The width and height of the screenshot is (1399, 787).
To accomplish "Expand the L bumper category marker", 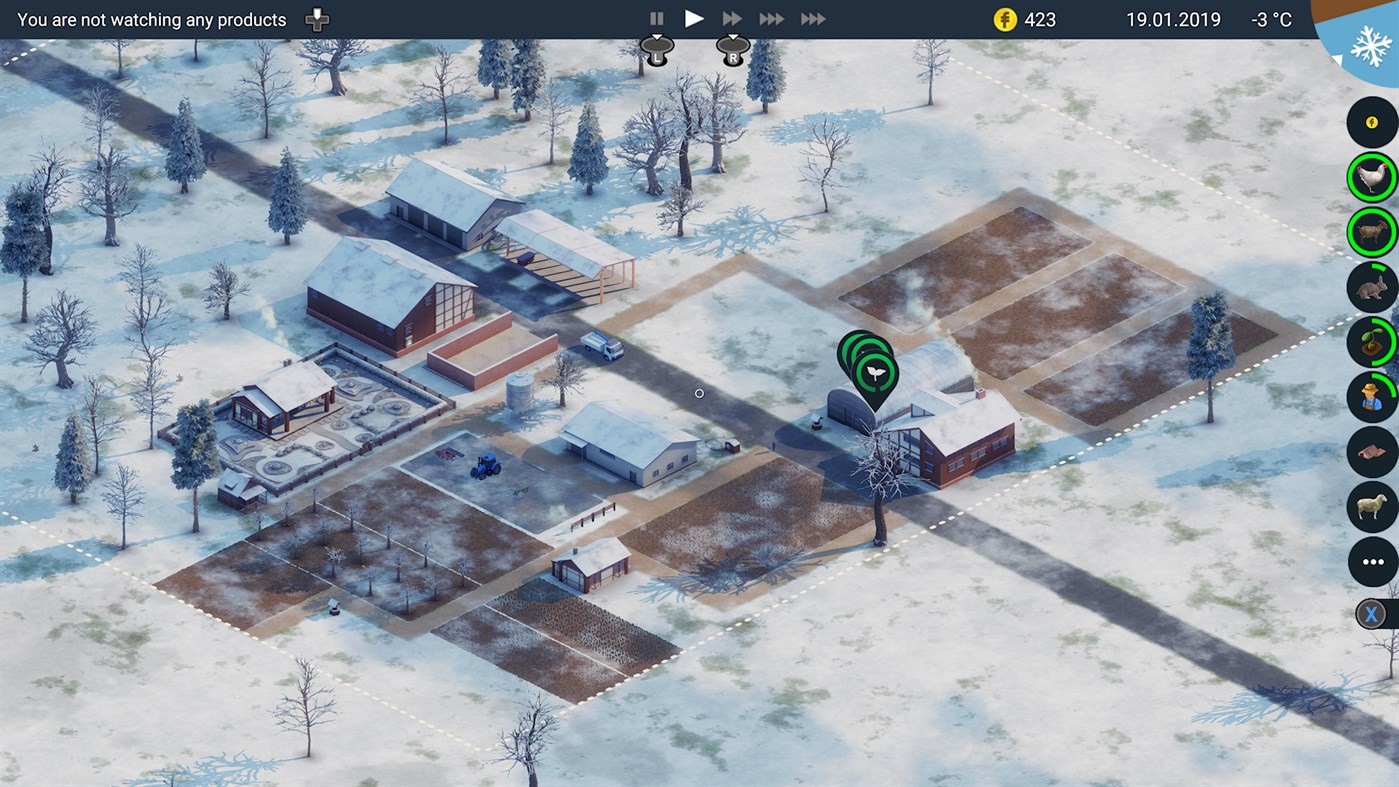I will 656,48.
